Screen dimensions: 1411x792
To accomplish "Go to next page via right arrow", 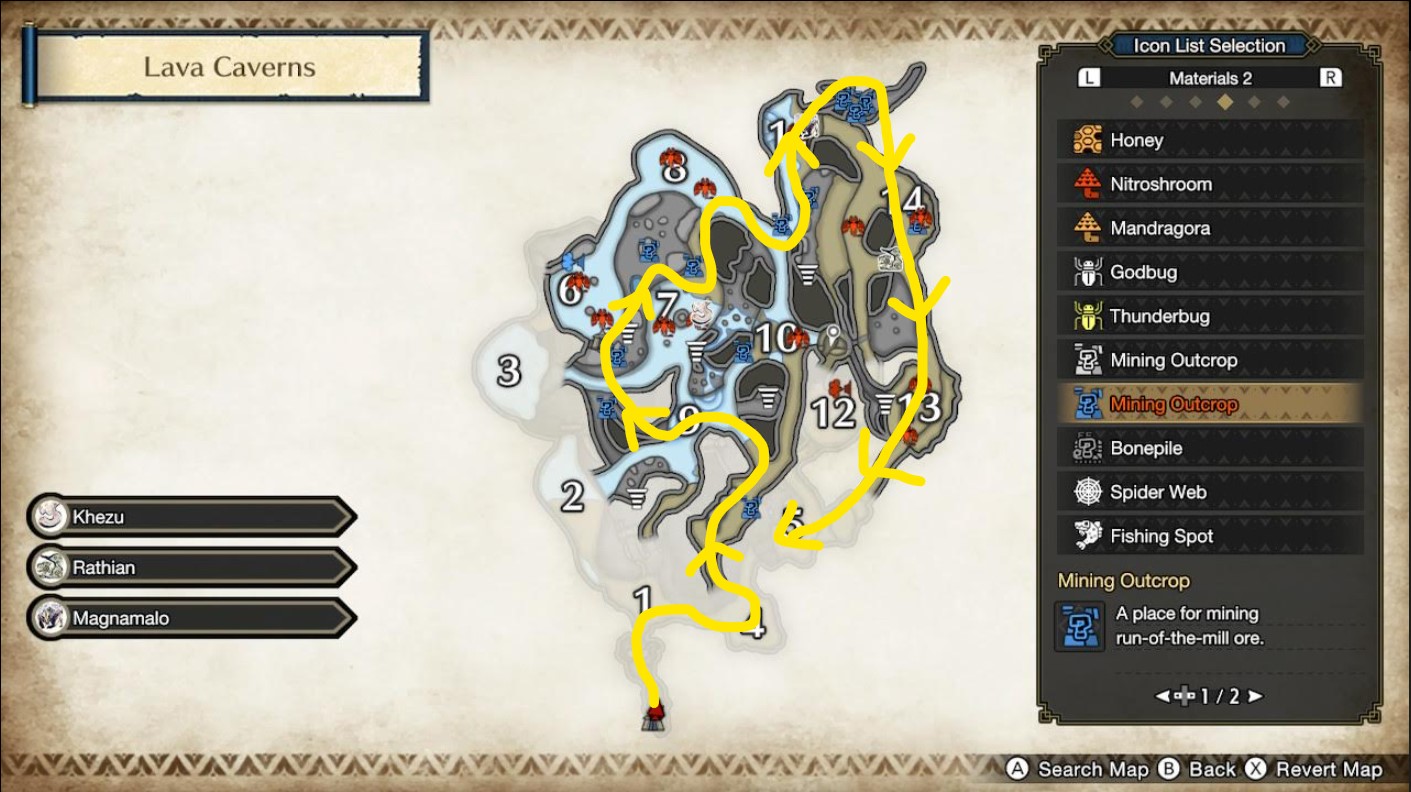I will pyautogui.click(x=1255, y=696).
